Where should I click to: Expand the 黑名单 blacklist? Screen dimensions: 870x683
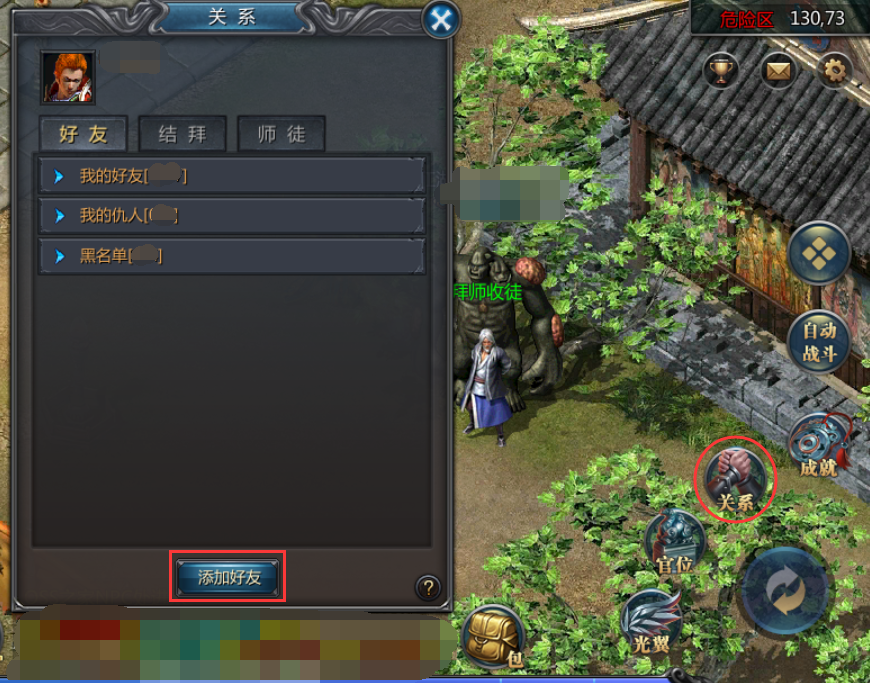pos(232,256)
